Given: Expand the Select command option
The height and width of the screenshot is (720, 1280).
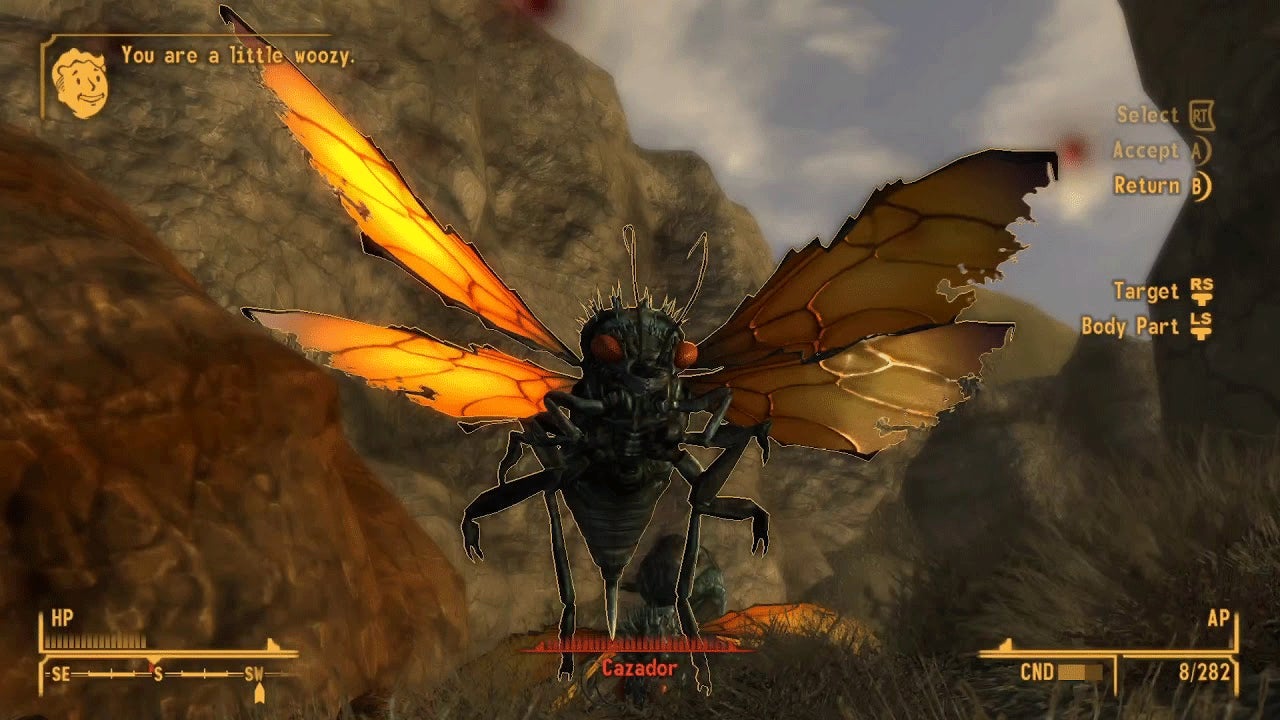Looking at the screenshot, I should [x=1149, y=114].
